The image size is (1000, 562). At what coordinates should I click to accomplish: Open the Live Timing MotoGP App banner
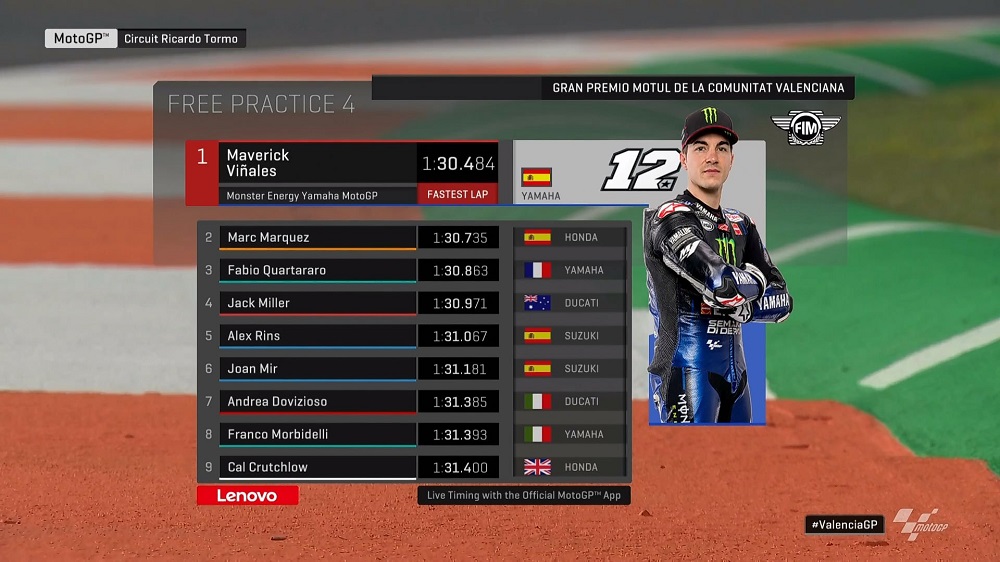click(x=524, y=495)
